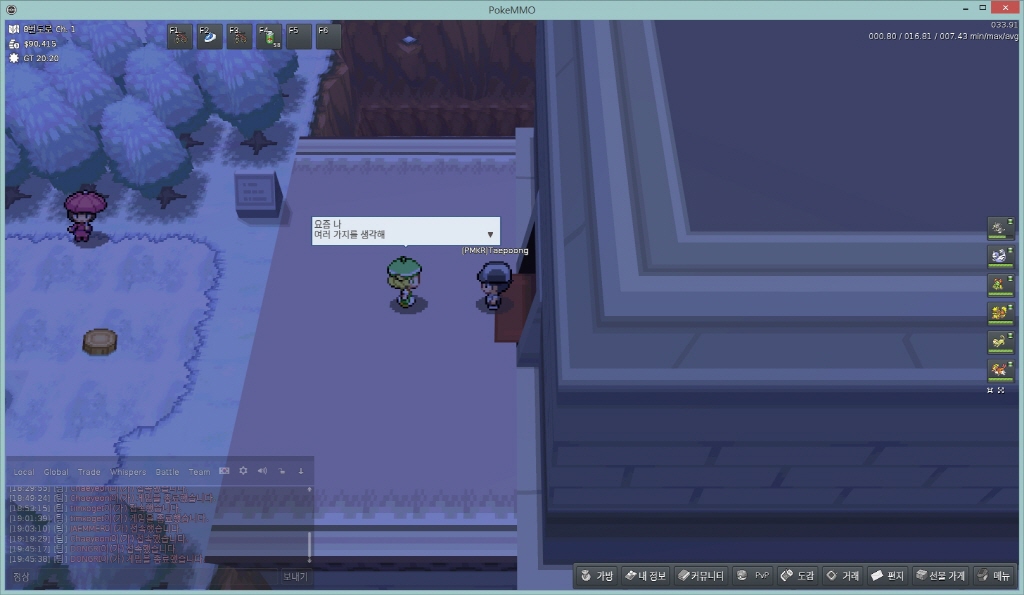This screenshot has height=595, width=1024.
Task: Open the 도감 (Pokédex) button
Action: tap(797, 576)
